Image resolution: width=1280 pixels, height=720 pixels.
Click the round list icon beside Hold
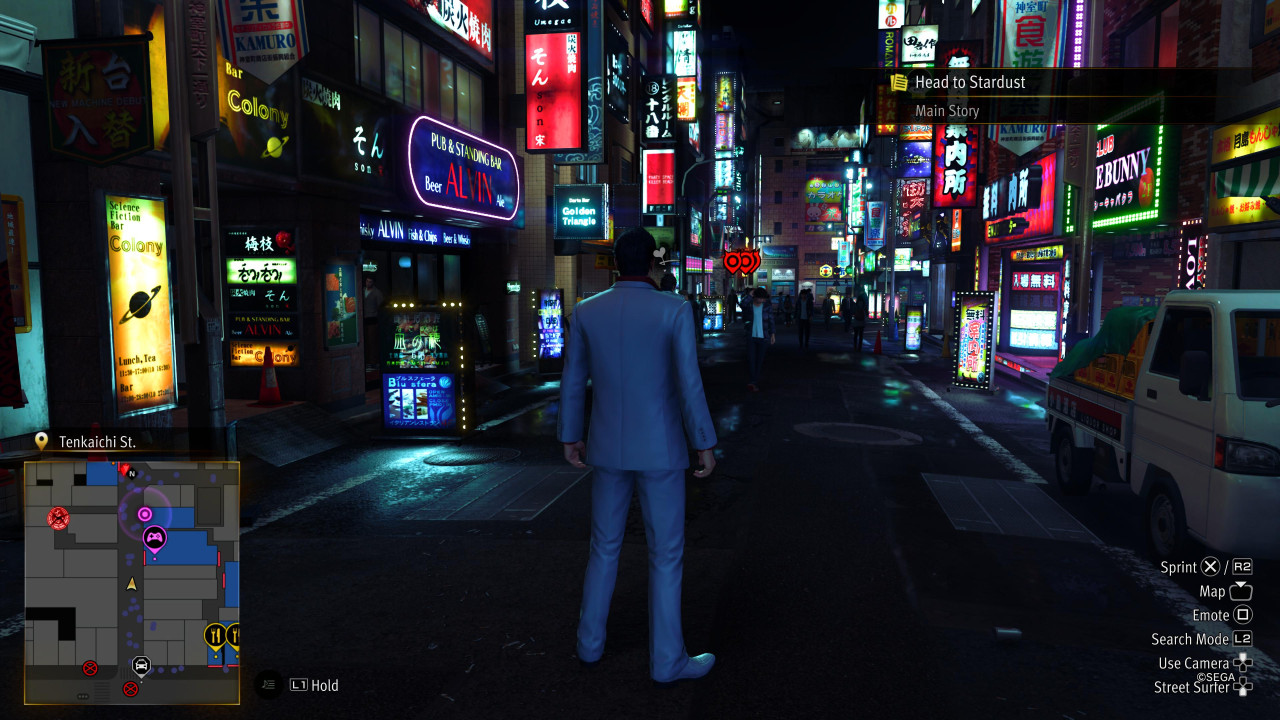coord(267,685)
